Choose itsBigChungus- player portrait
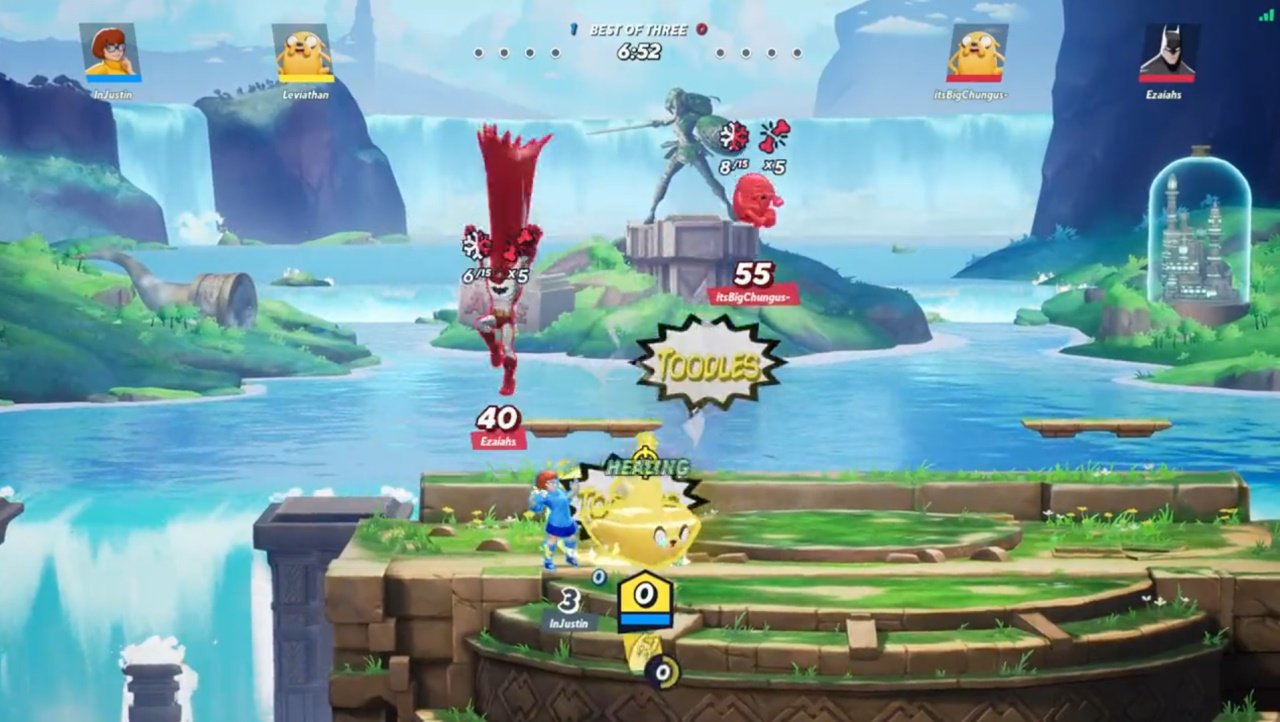Screen dimensions: 1280x722 [x=977, y=52]
